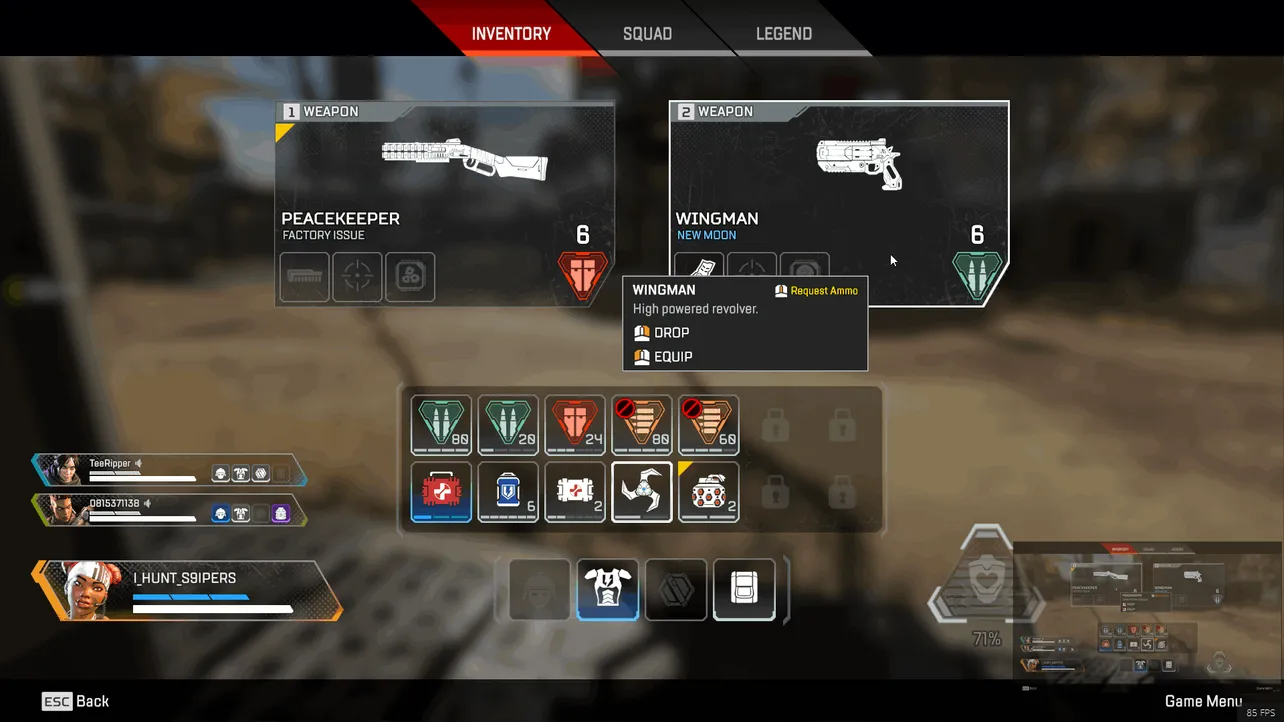Viewport: 1284px width, 722px height.
Task: Open the LEGEND tab
Action: click(784, 33)
